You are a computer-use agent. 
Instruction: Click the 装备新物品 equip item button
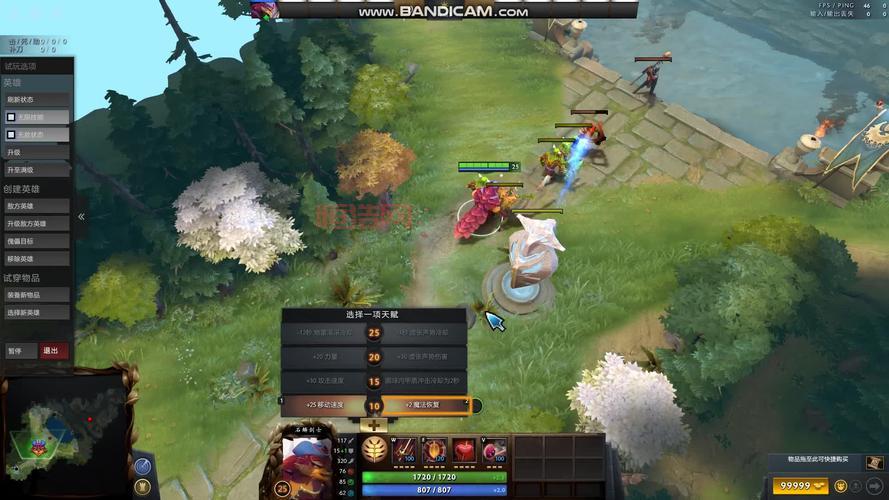[x=36, y=295]
